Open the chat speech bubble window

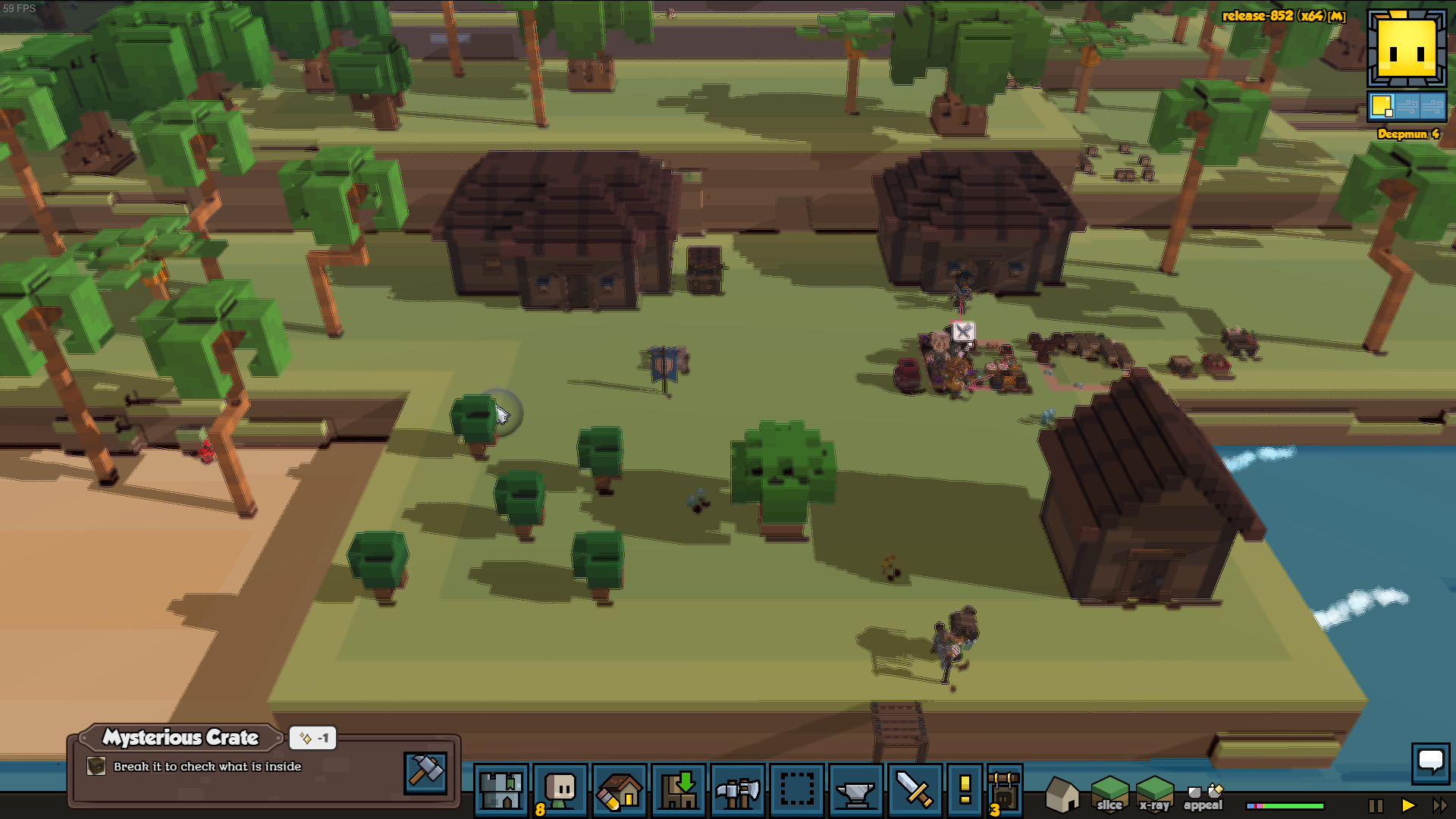[1430, 761]
